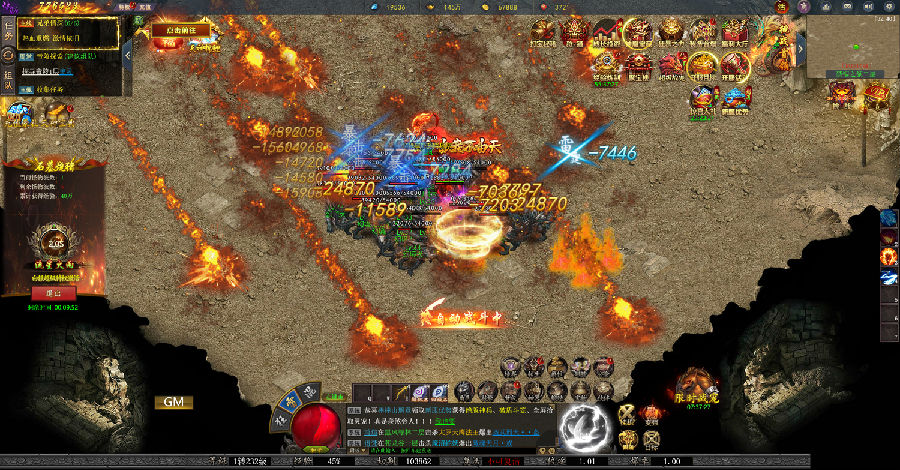Switch to the 组队 team tab
The height and width of the screenshot is (470, 900).
click(x=7, y=81)
